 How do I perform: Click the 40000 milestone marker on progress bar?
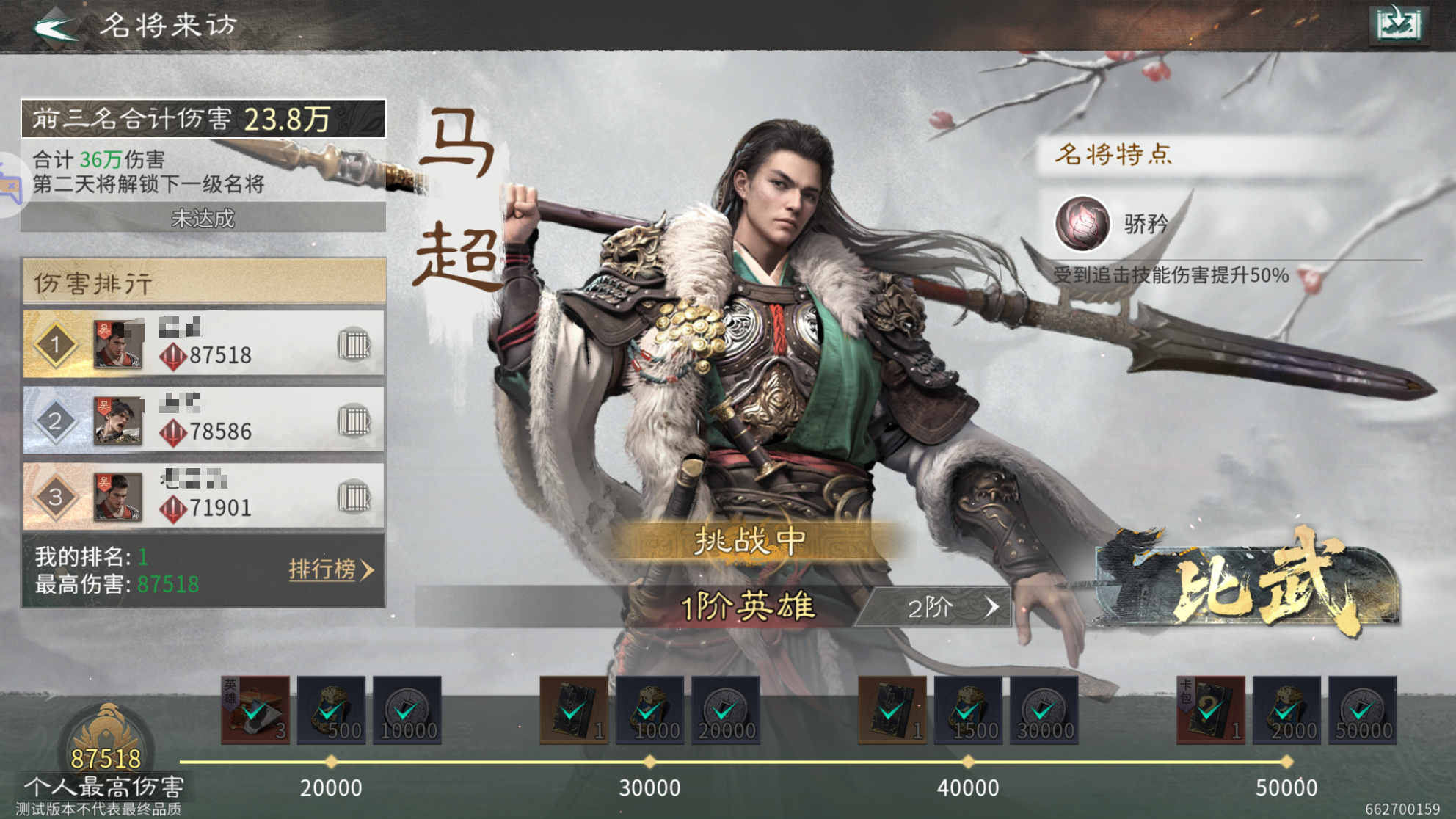coord(967,760)
